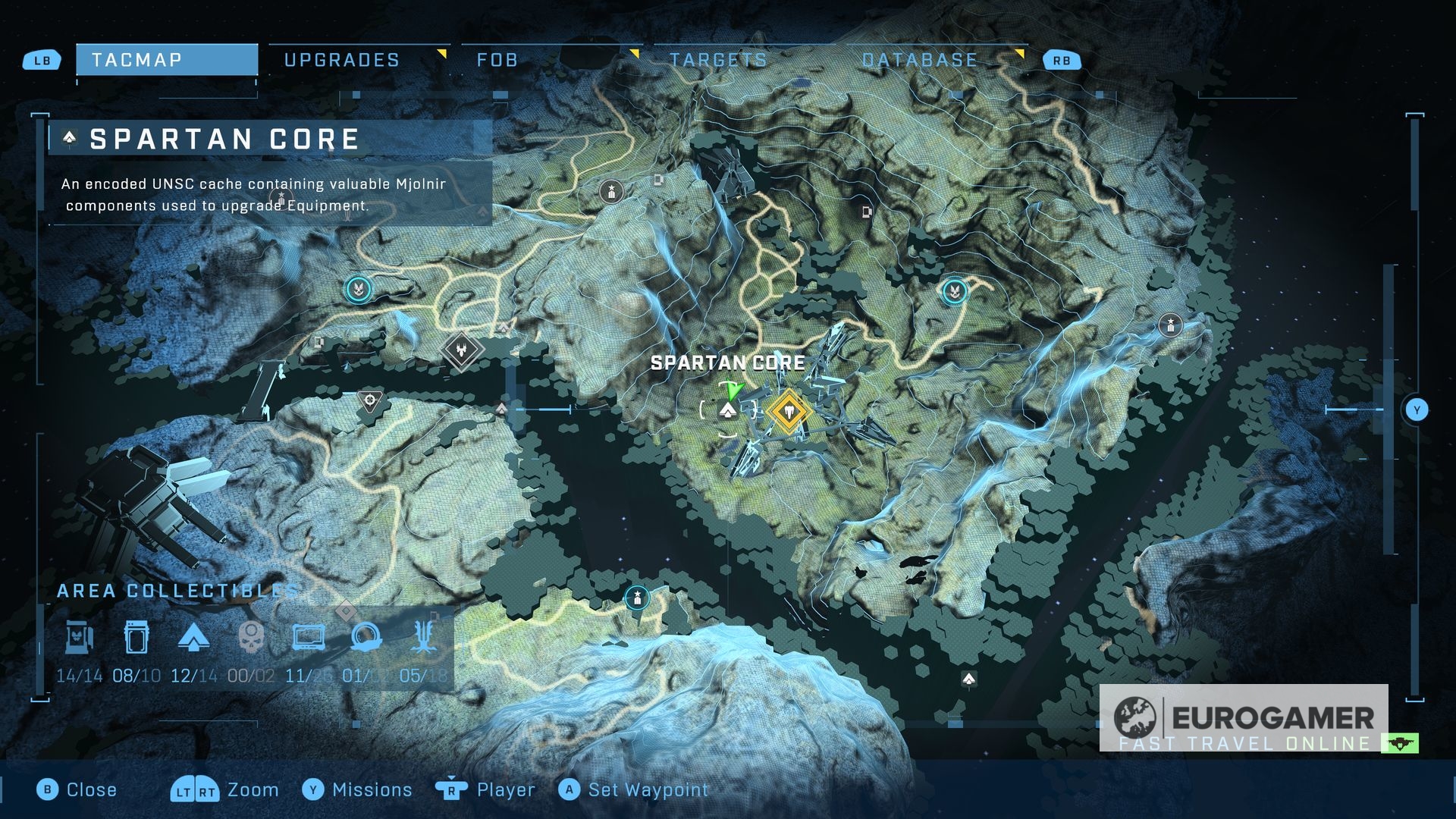Image resolution: width=1456 pixels, height=819 pixels.
Task: Click the white diamond Banished outpost marker
Action: pos(462,350)
